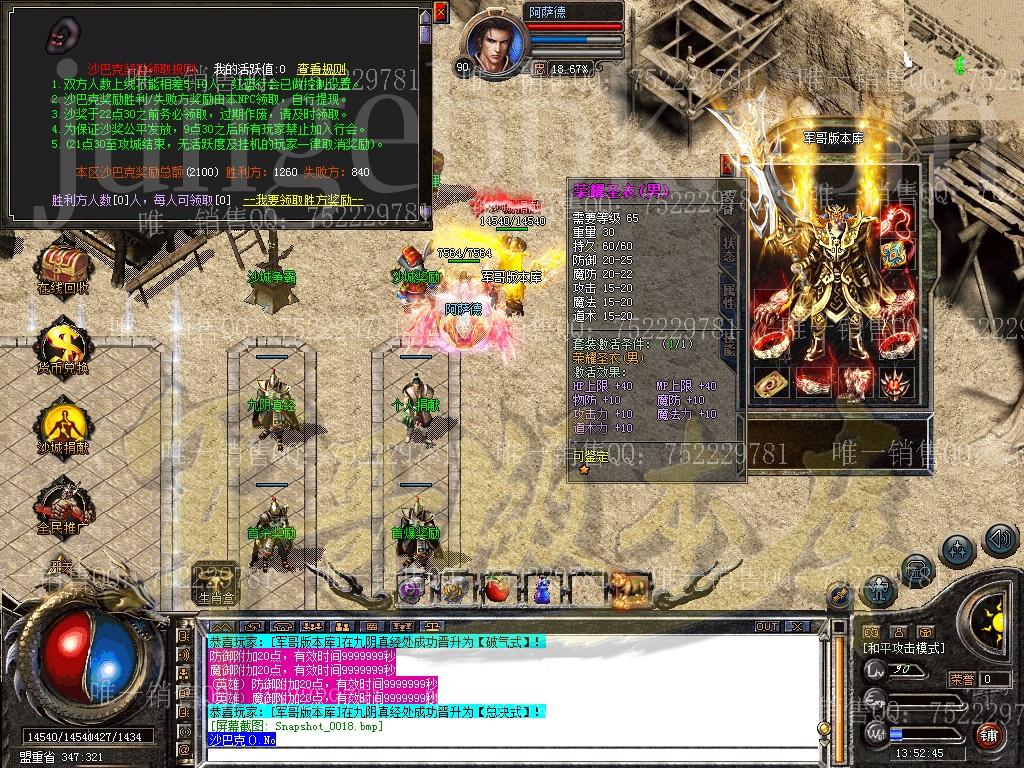Open the 货币兑换 currency exchange icon
Image resolution: width=1024 pixels, height=768 pixels.
62,347
